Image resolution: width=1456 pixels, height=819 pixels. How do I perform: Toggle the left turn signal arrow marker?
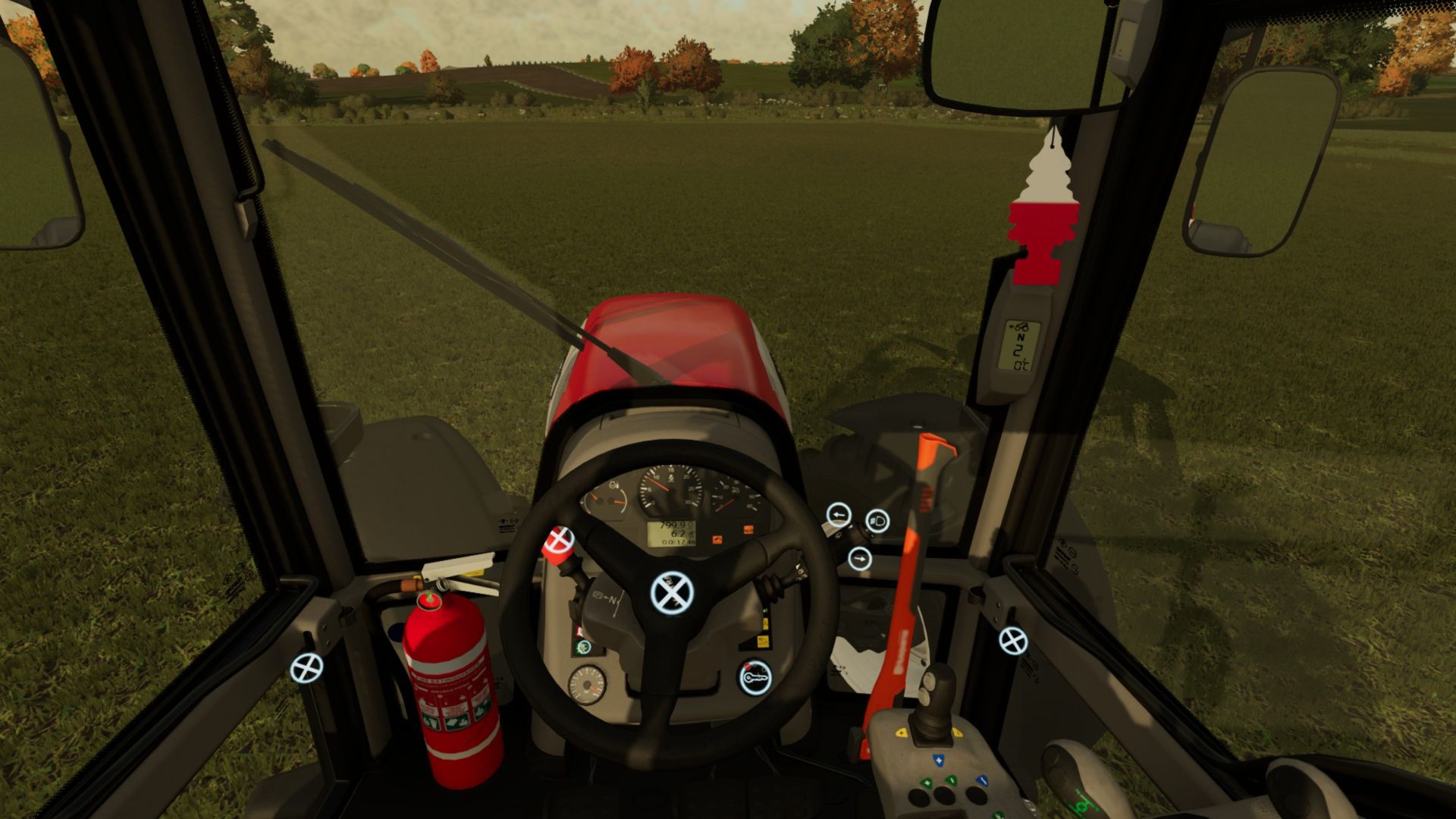[x=838, y=515]
